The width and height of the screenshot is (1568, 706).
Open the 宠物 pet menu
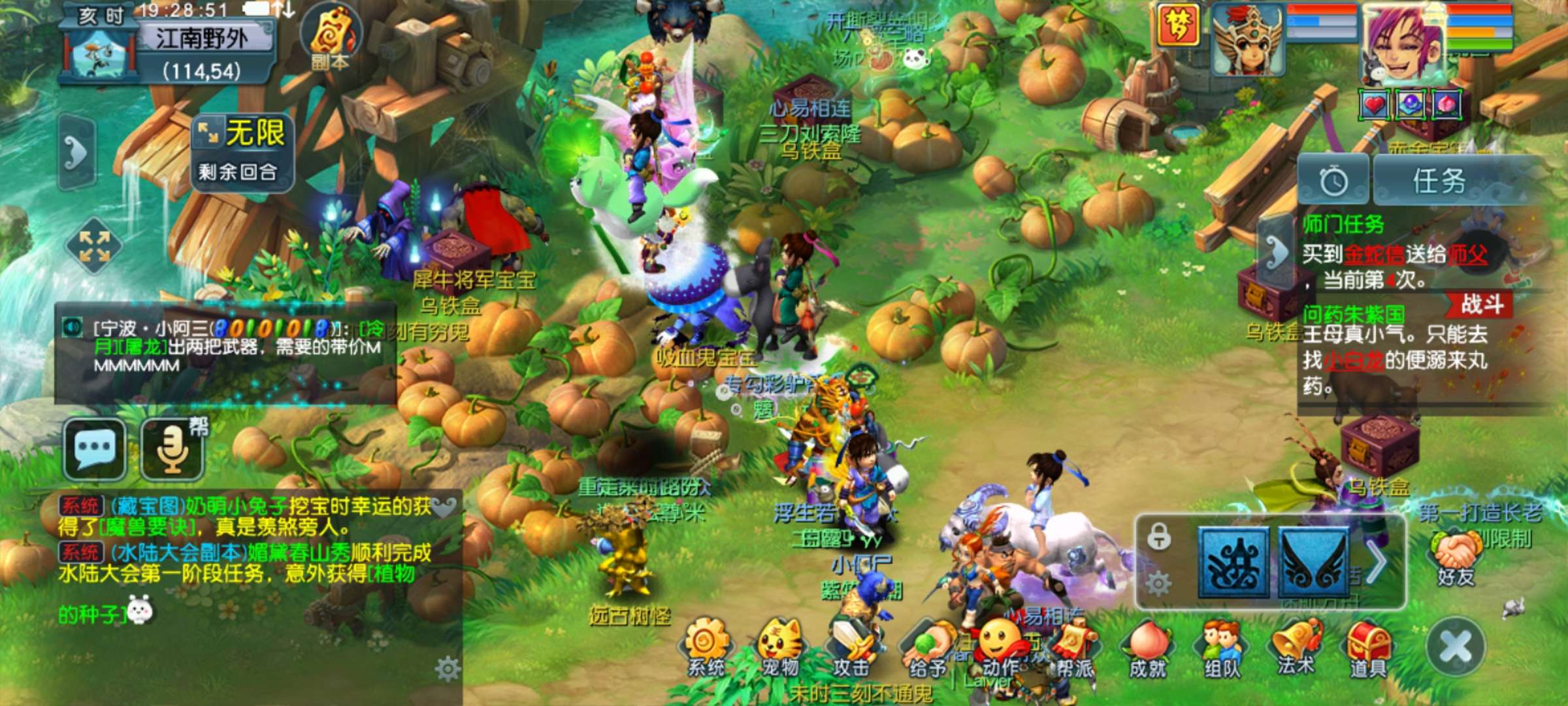[780, 647]
